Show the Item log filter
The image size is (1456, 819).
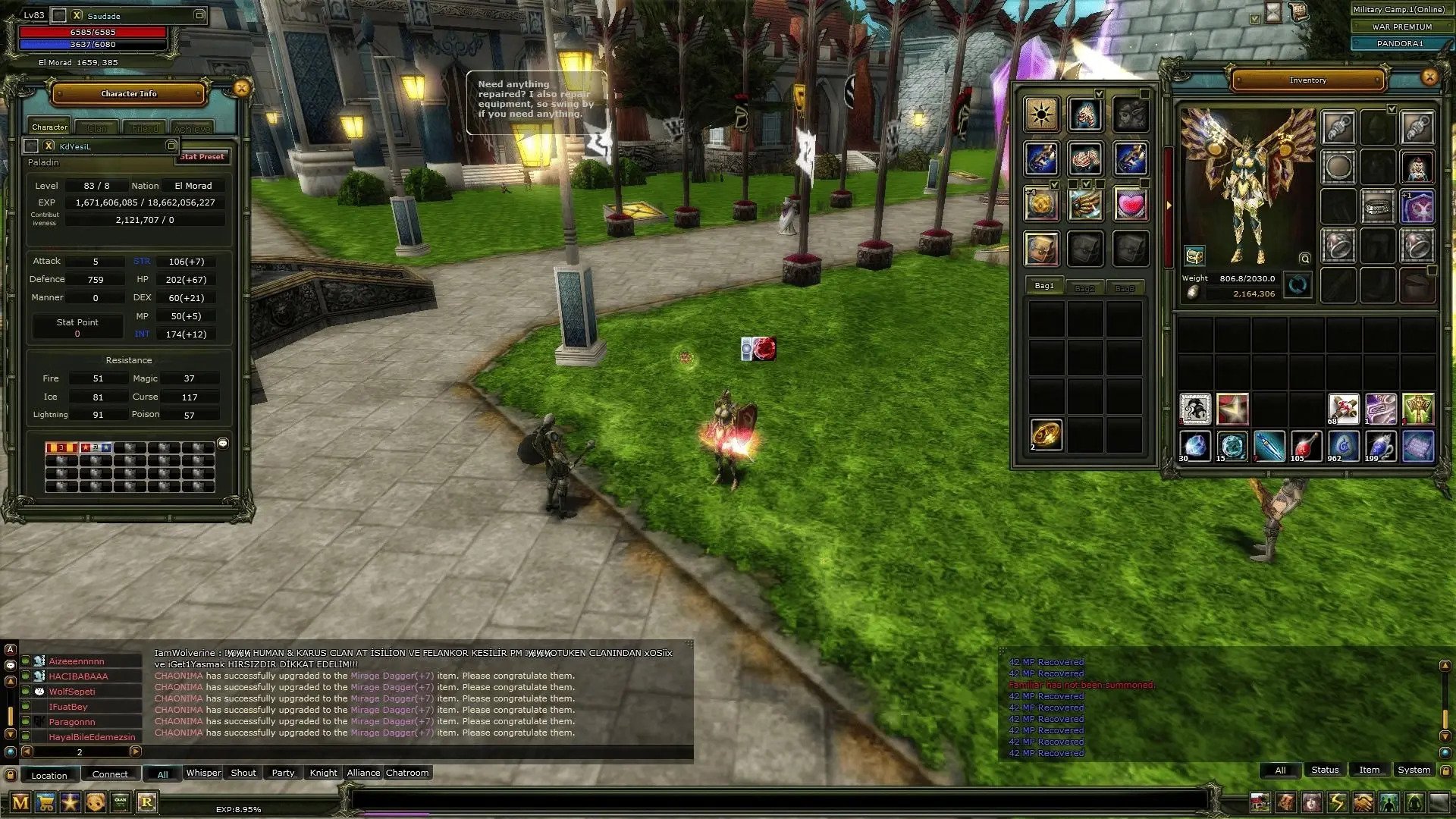coord(1369,770)
